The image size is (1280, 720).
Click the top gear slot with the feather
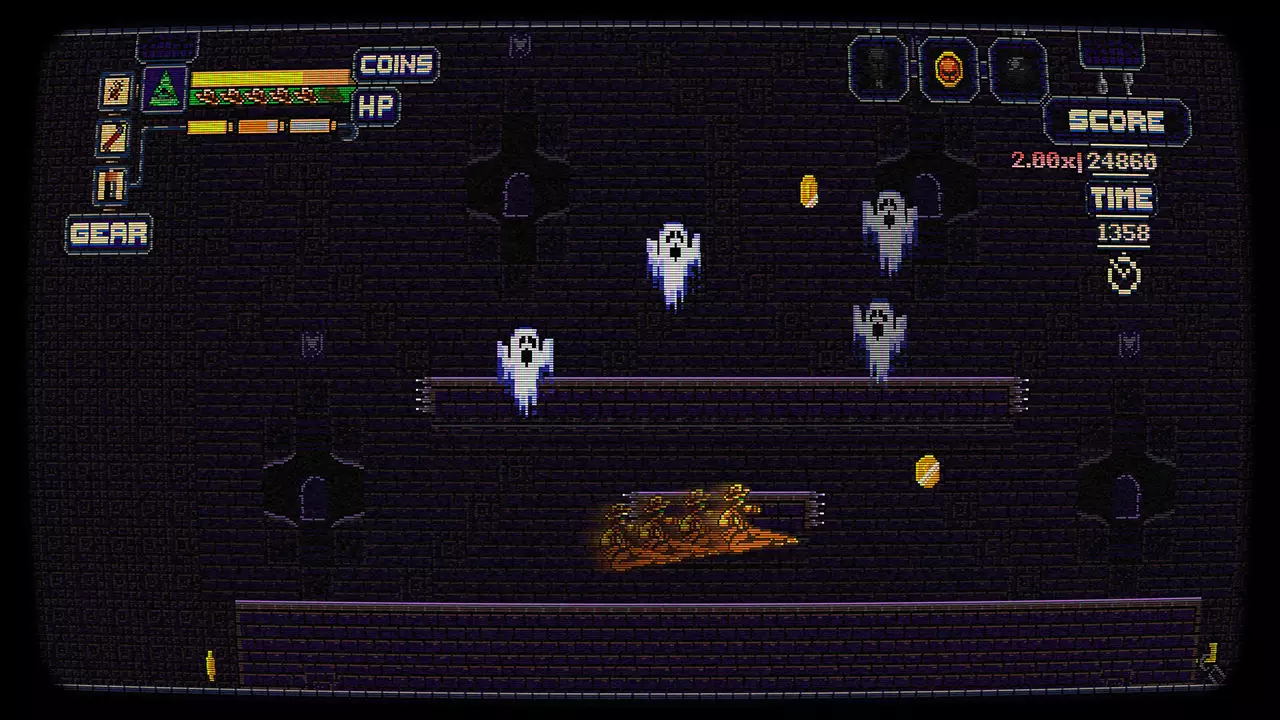[x=116, y=91]
